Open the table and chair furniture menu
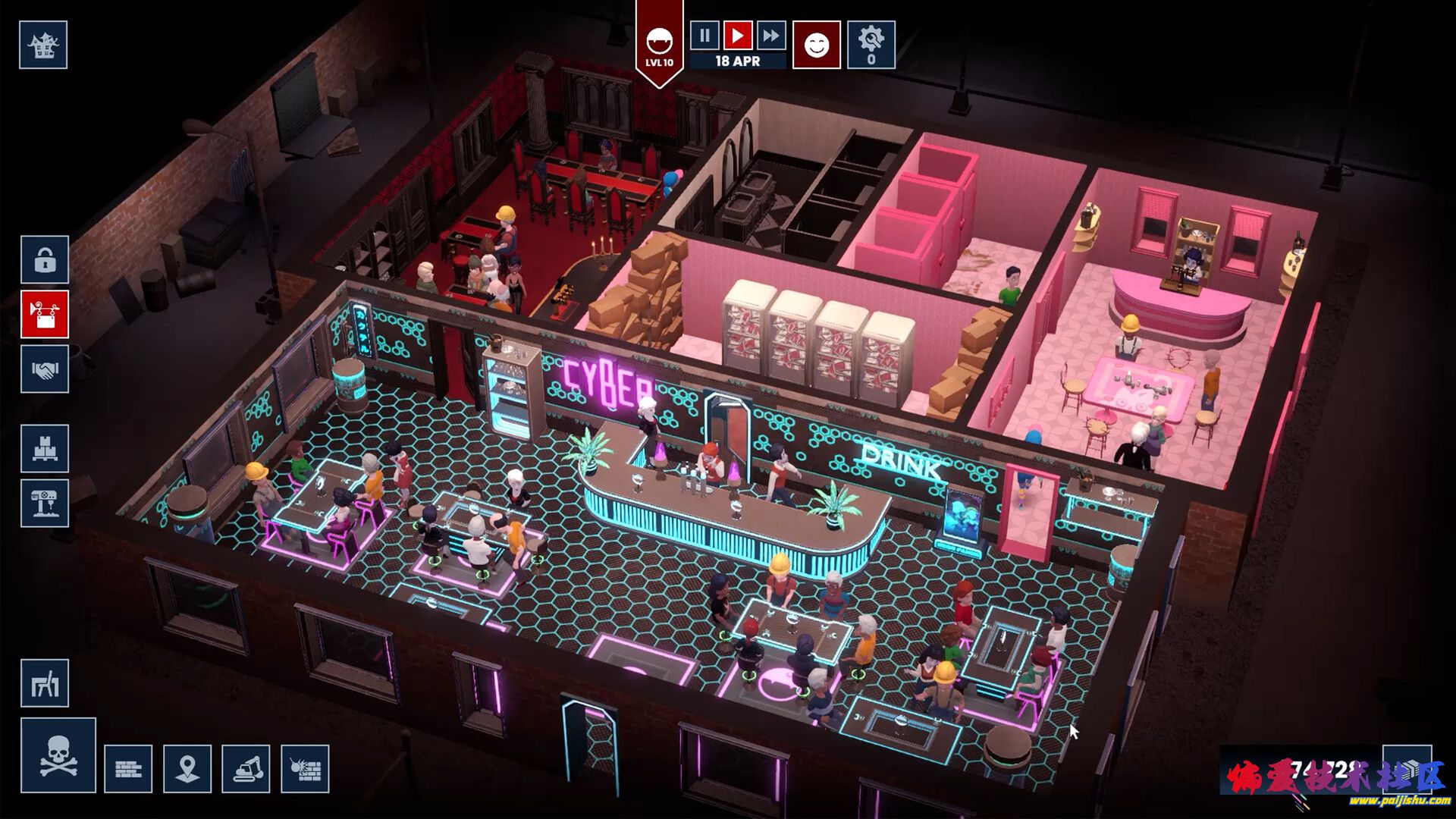Image resolution: width=1456 pixels, height=819 pixels. 45,683
